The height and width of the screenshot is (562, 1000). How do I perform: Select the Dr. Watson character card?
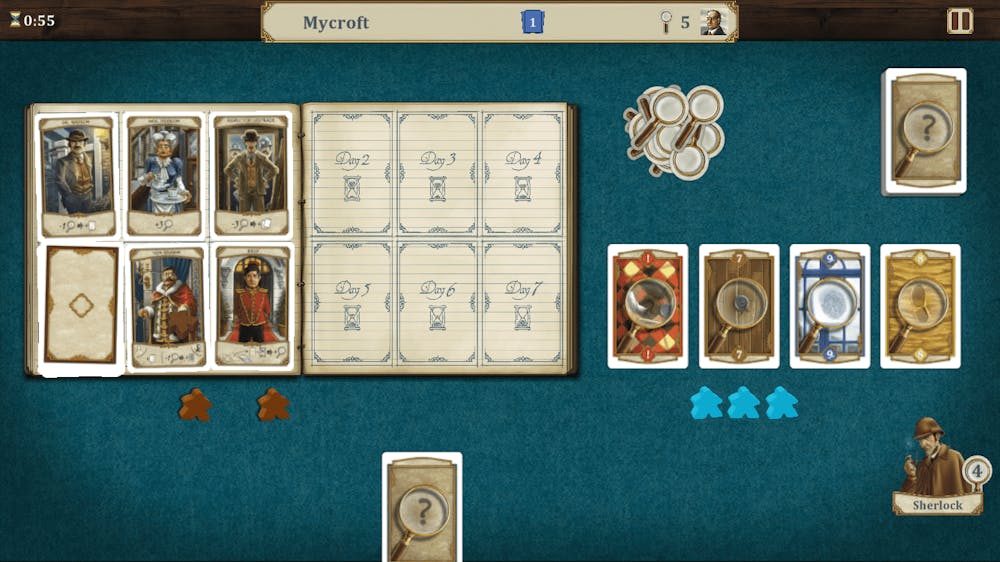point(77,177)
